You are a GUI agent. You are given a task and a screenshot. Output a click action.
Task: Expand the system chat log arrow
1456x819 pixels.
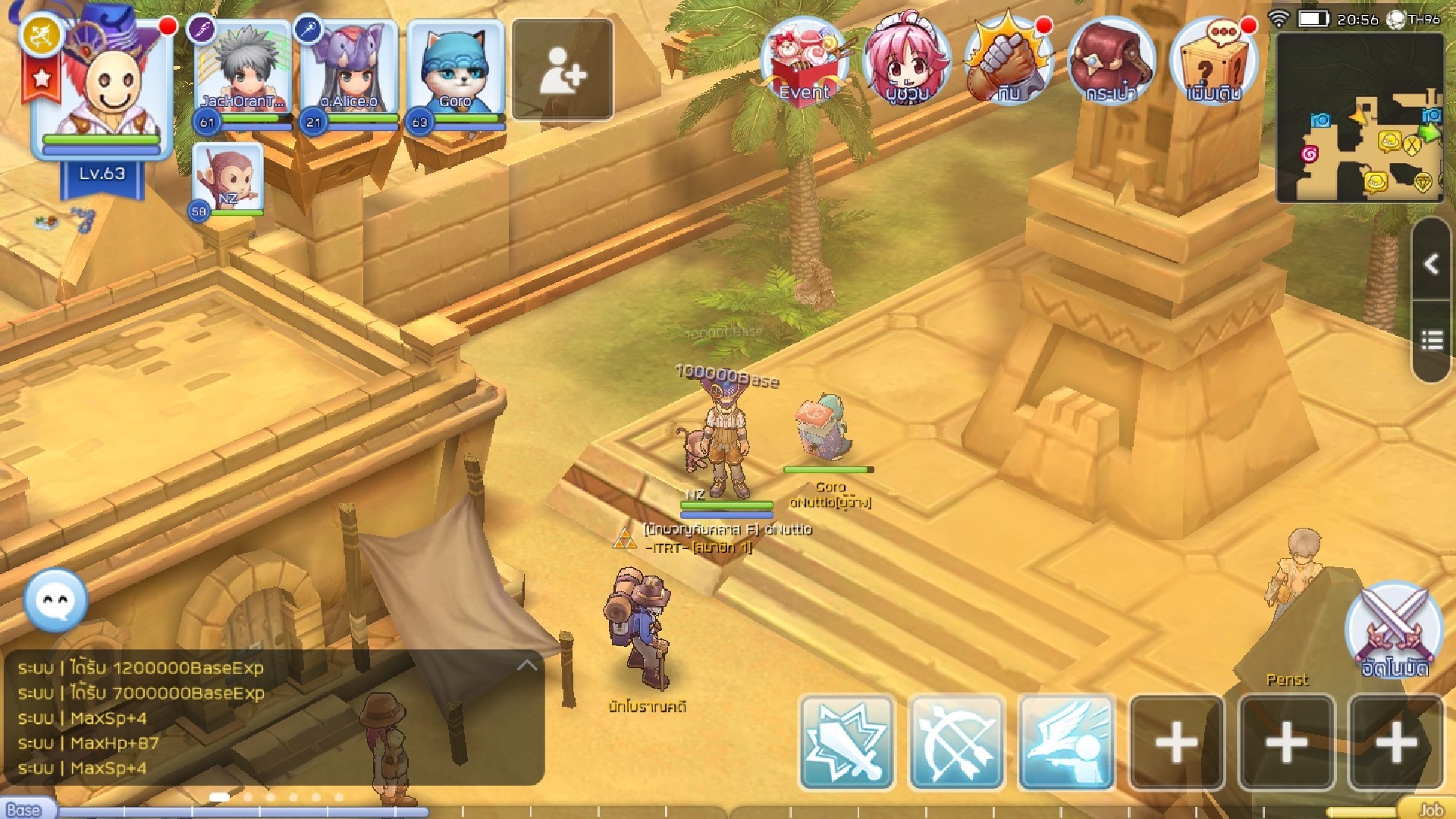526,666
